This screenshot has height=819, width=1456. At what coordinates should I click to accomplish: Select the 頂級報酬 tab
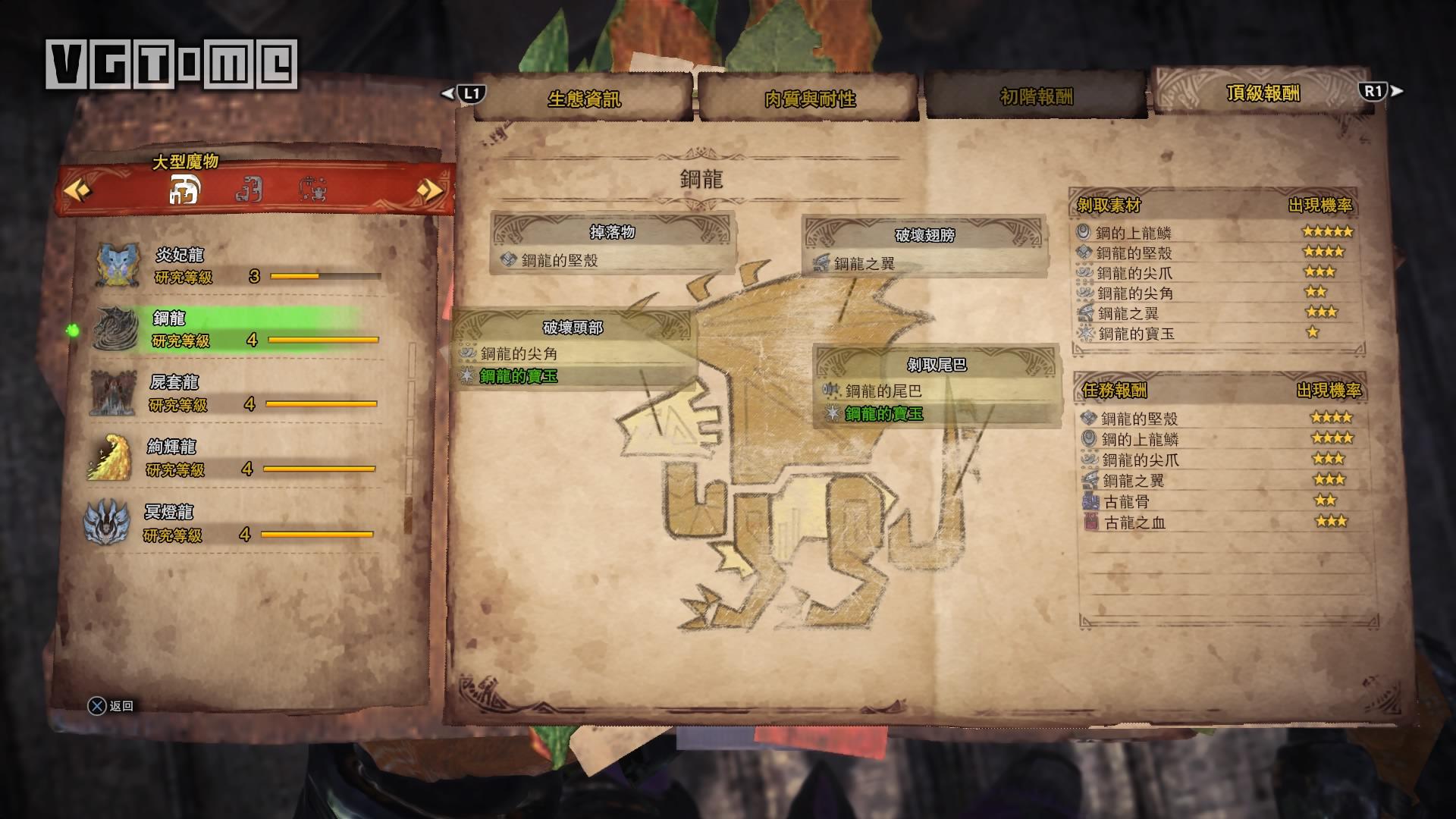[1263, 93]
